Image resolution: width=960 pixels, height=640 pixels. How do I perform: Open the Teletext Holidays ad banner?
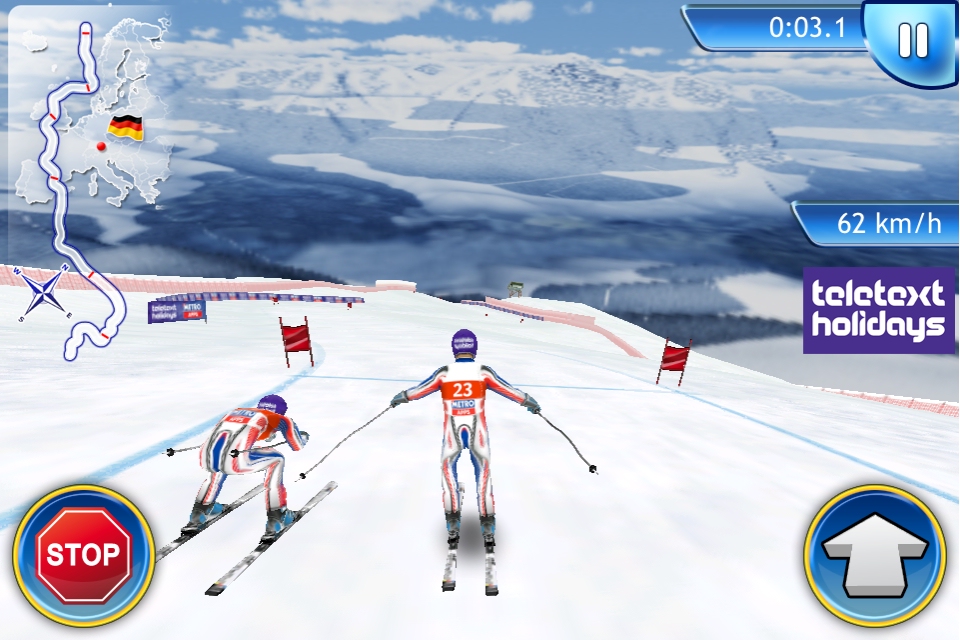click(878, 310)
